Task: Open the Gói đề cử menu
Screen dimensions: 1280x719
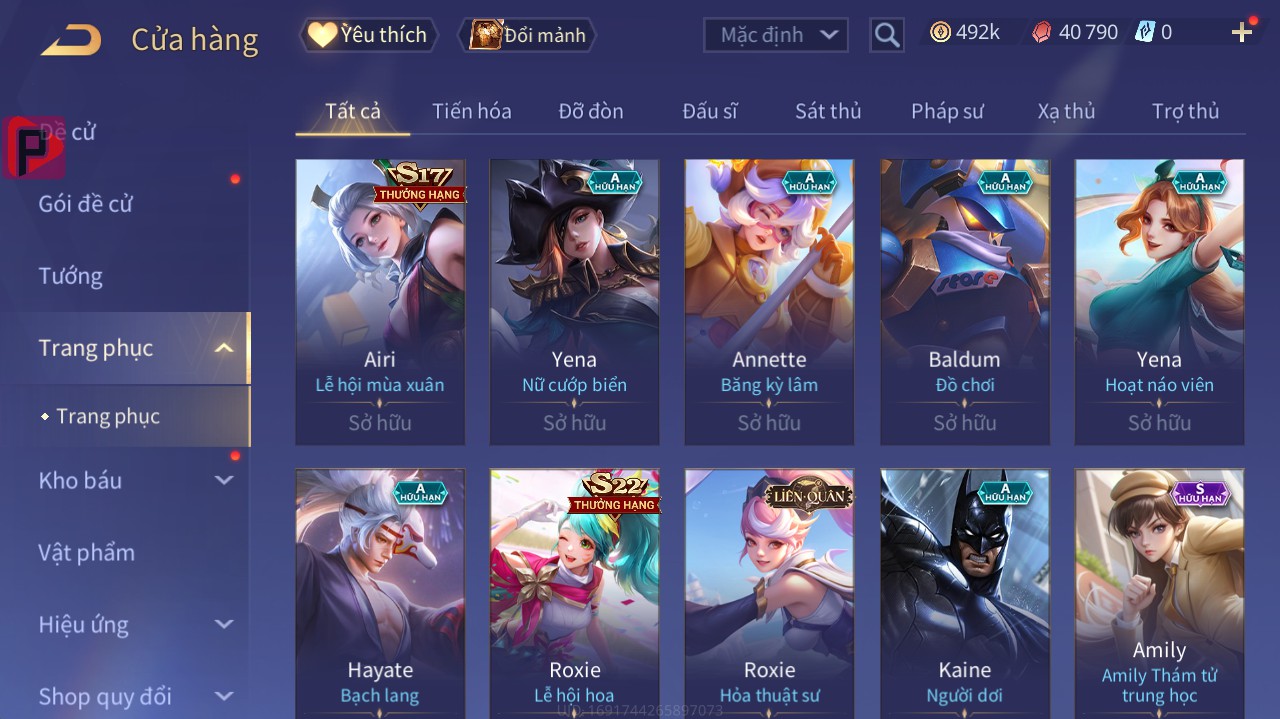Action: (x=86, y=204)
